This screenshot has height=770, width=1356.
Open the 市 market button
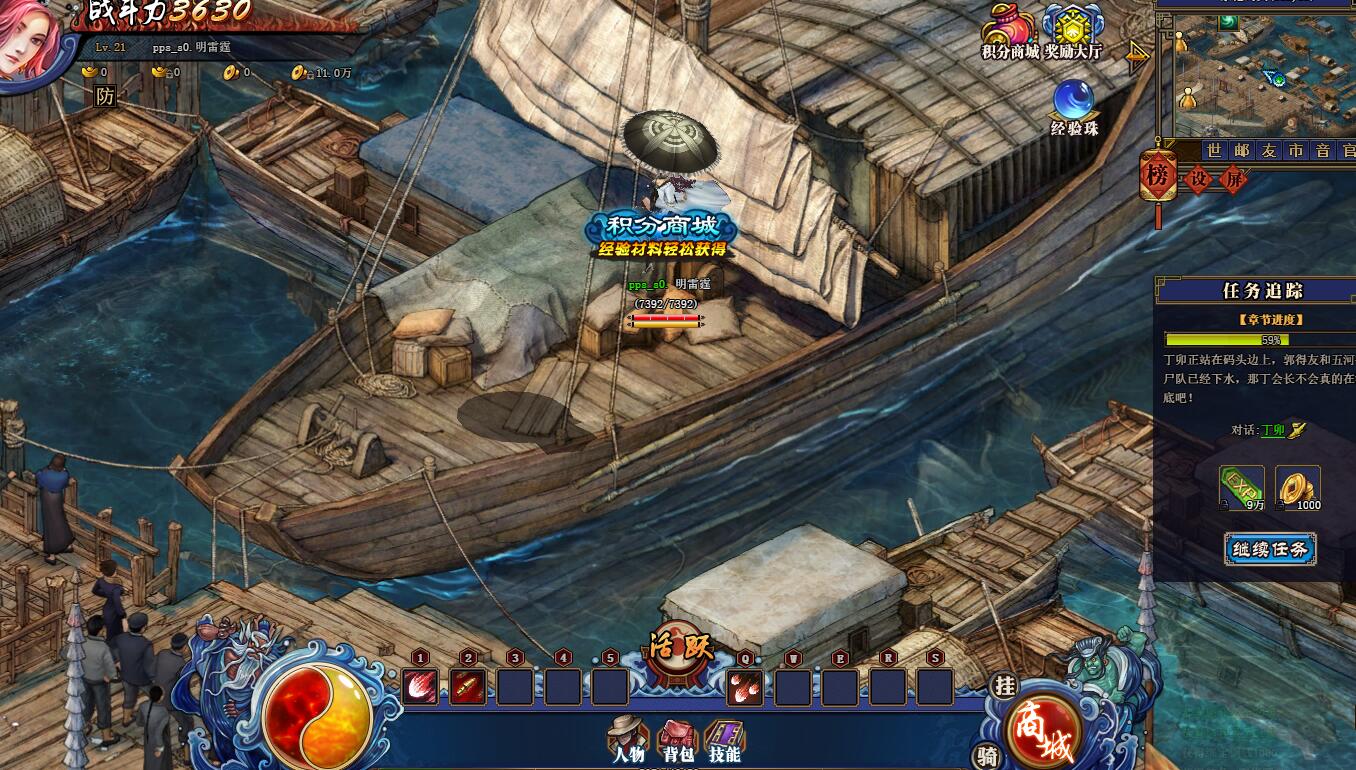click(1295, 150)
